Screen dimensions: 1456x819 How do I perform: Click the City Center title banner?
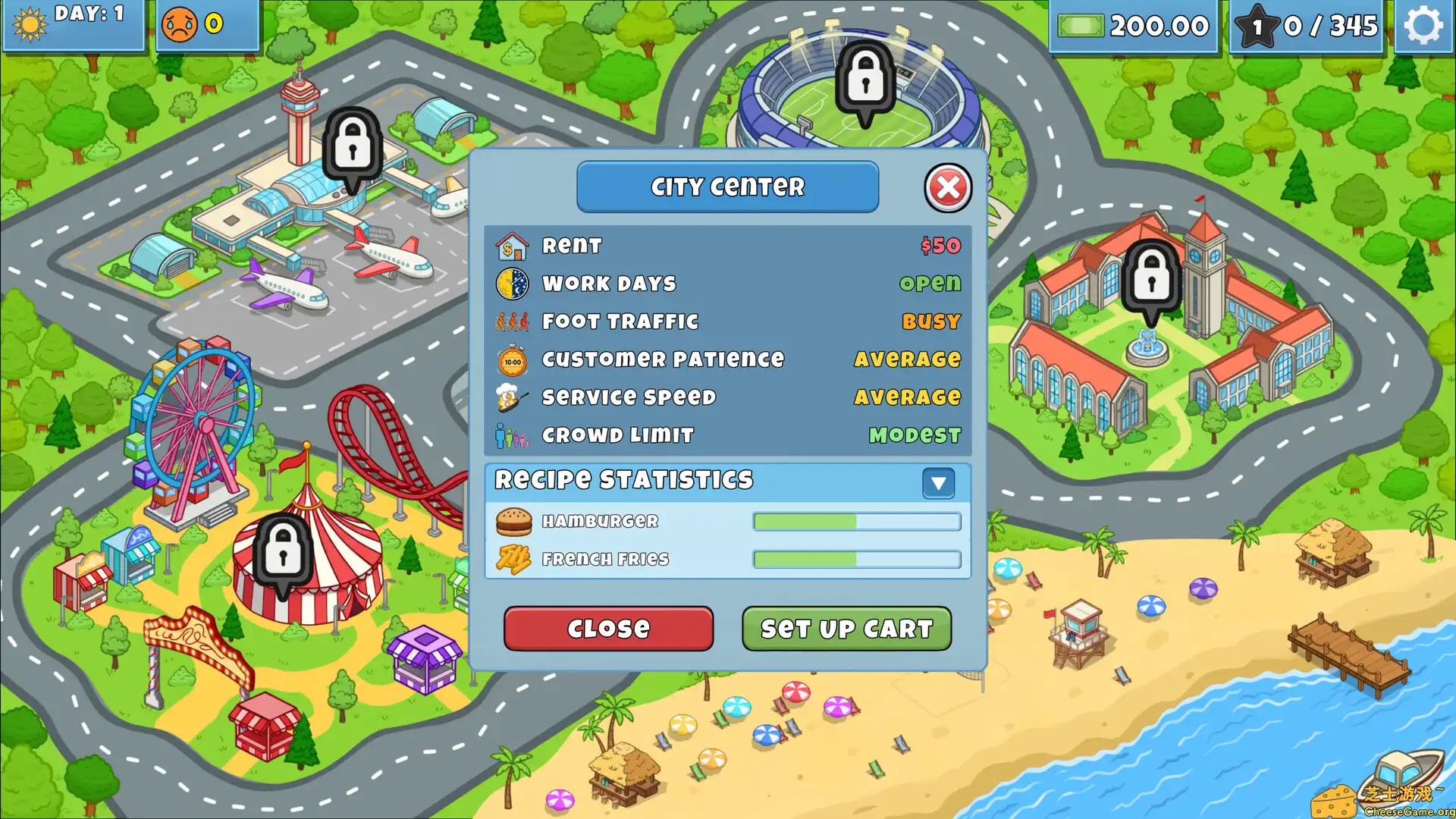(x=727, y=187)
